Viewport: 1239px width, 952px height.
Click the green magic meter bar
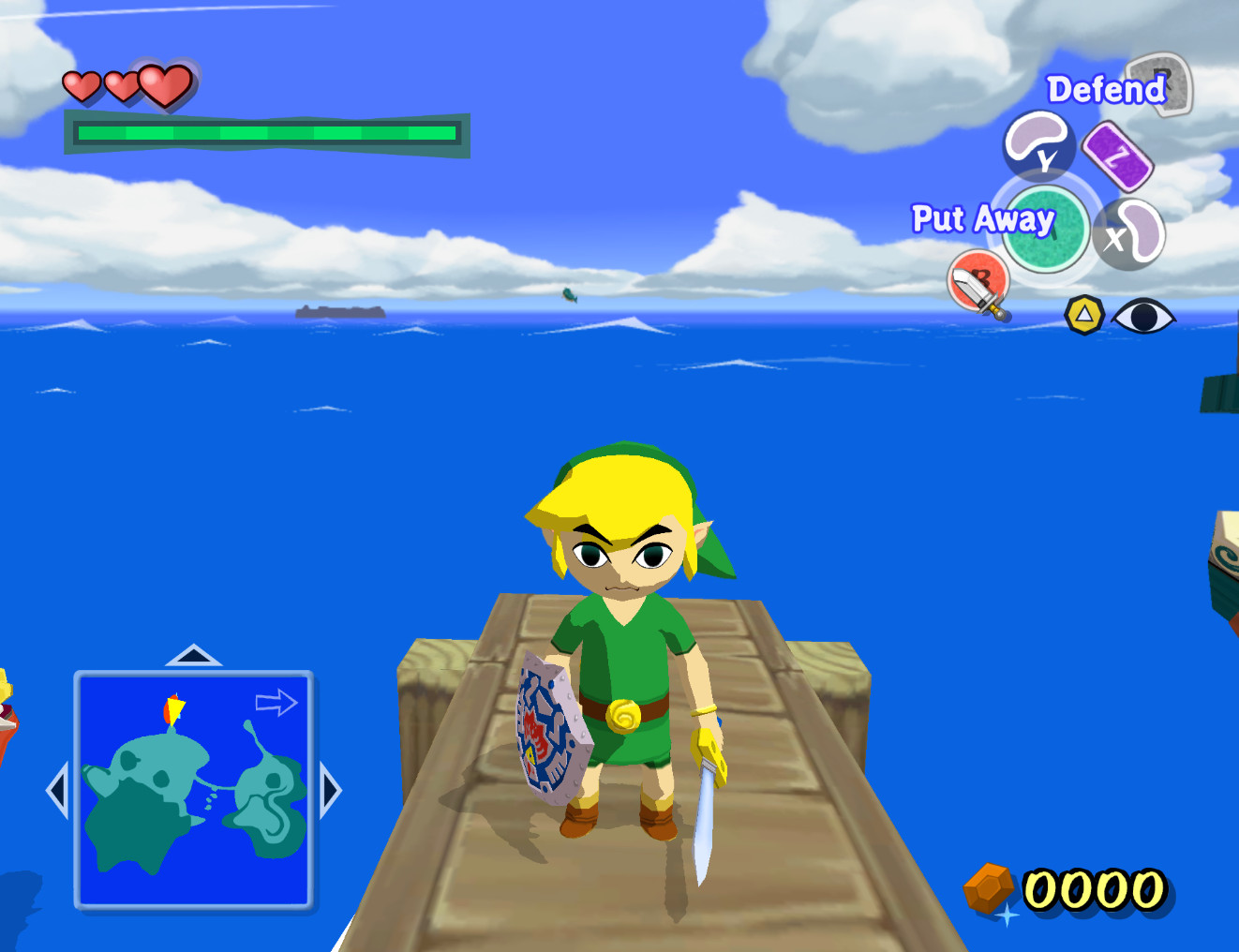pyautogui.click(x=265, y=135)
